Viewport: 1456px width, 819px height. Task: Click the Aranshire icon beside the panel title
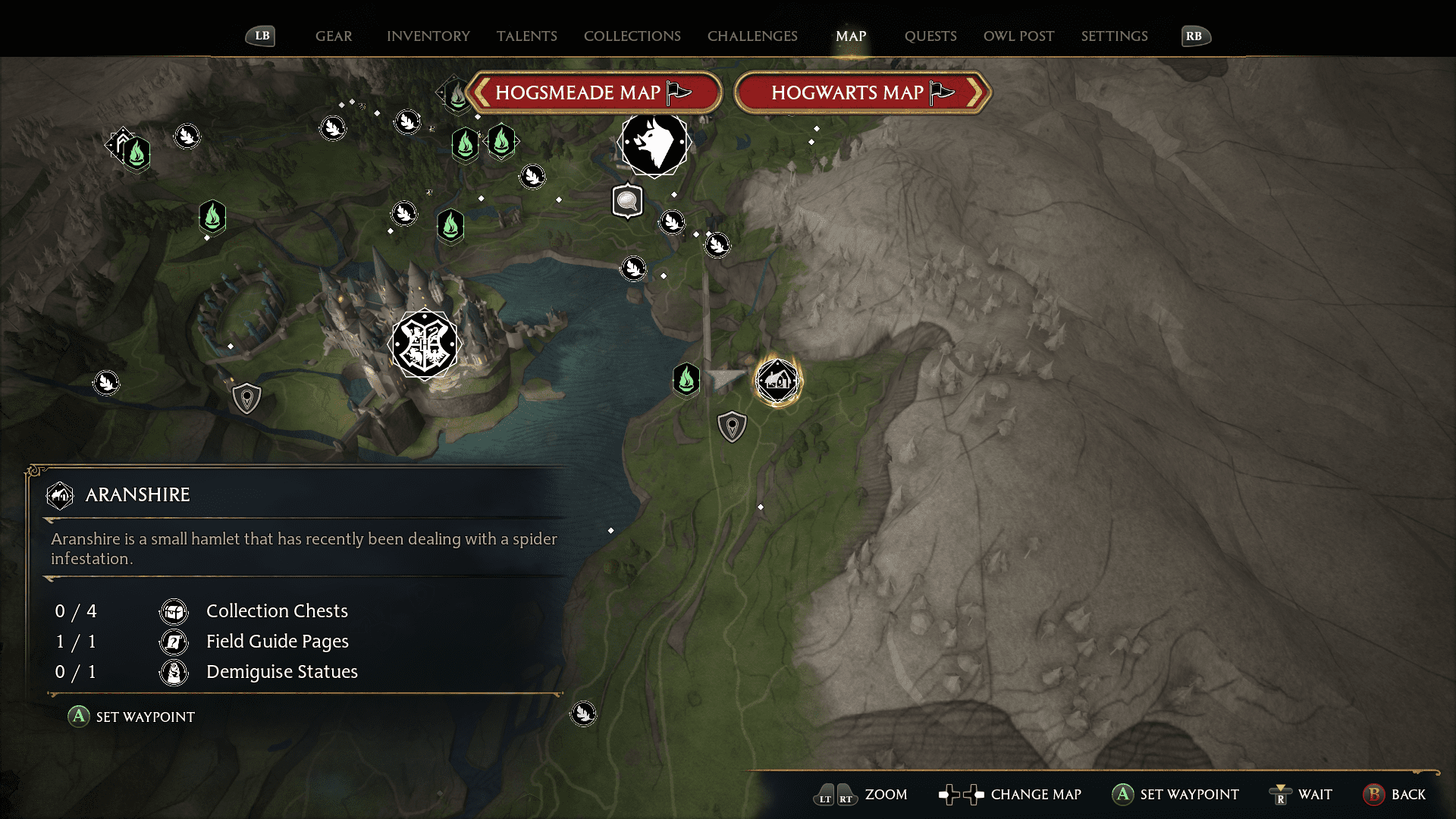pyautogui.click(x=60, y=494)
